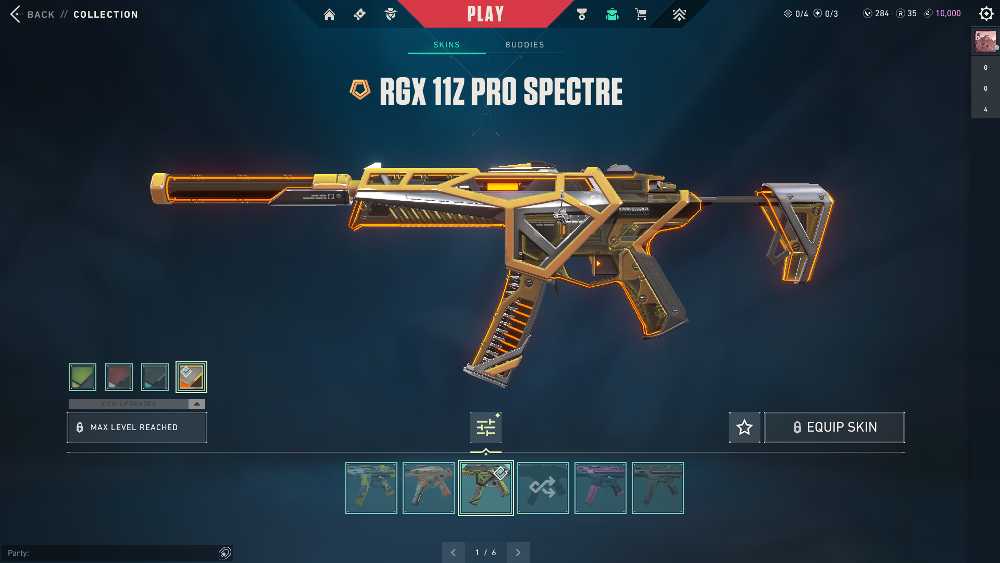
Task: Choose the red color variant swatch
Action: 119,377
